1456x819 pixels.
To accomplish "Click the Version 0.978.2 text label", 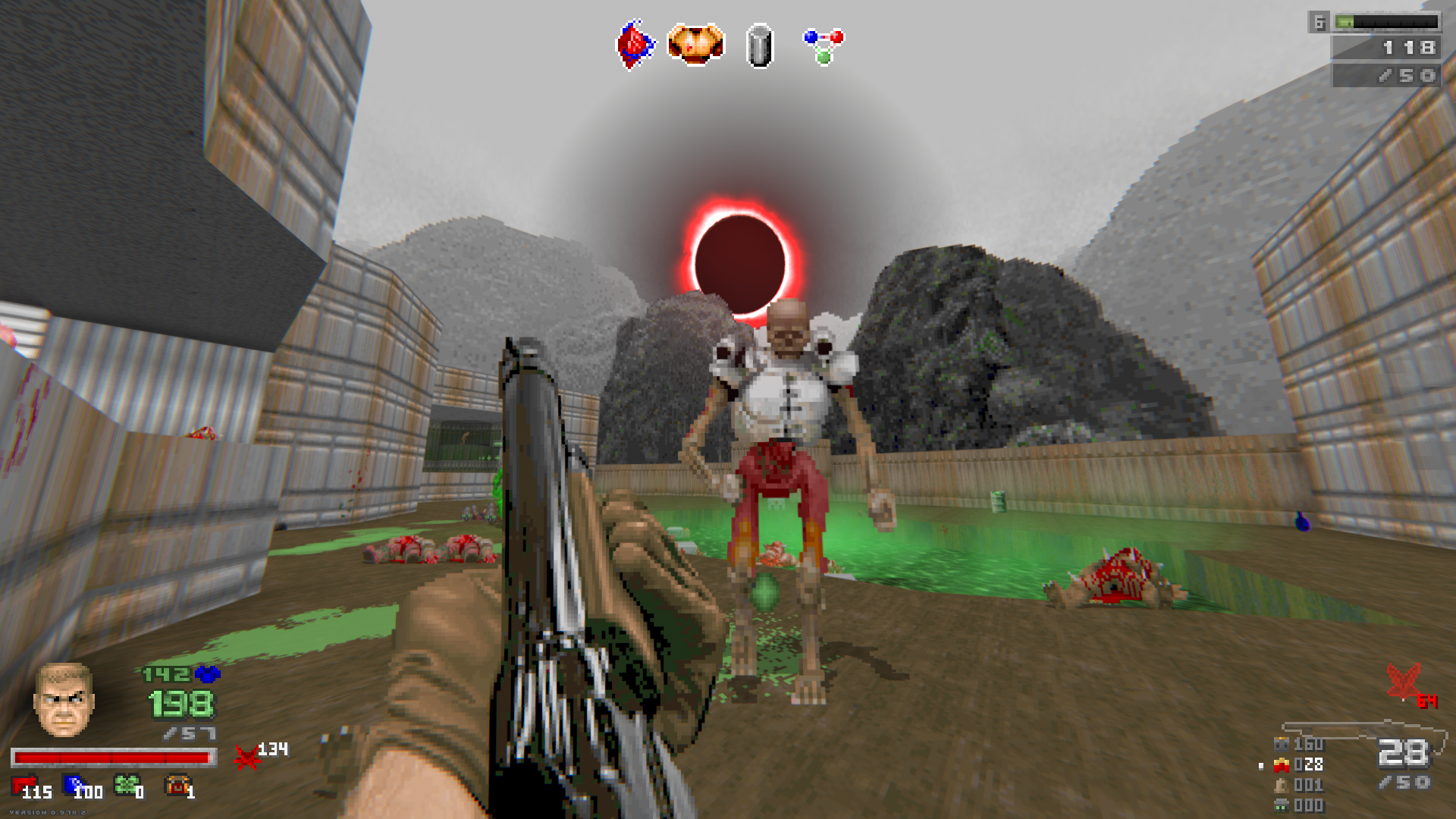I will click(48, 812).
